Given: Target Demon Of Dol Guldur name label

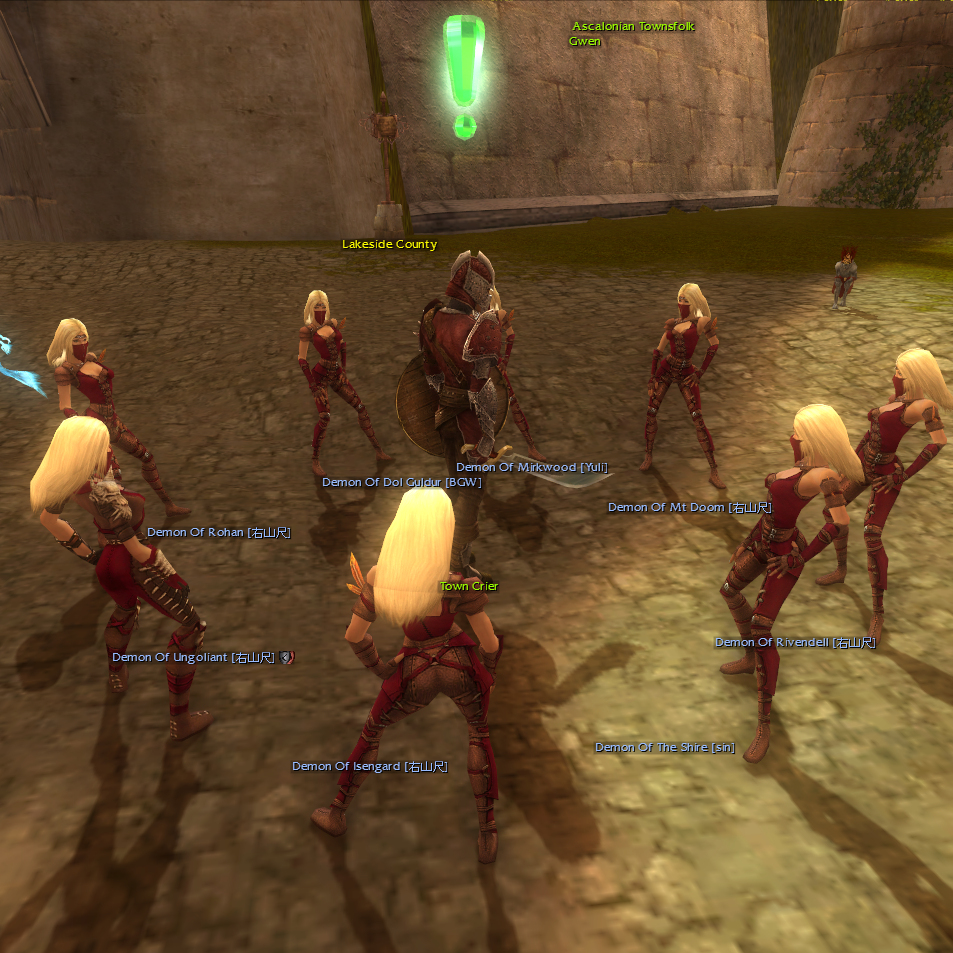Looking at the screenshot, I should click(401, 482).
